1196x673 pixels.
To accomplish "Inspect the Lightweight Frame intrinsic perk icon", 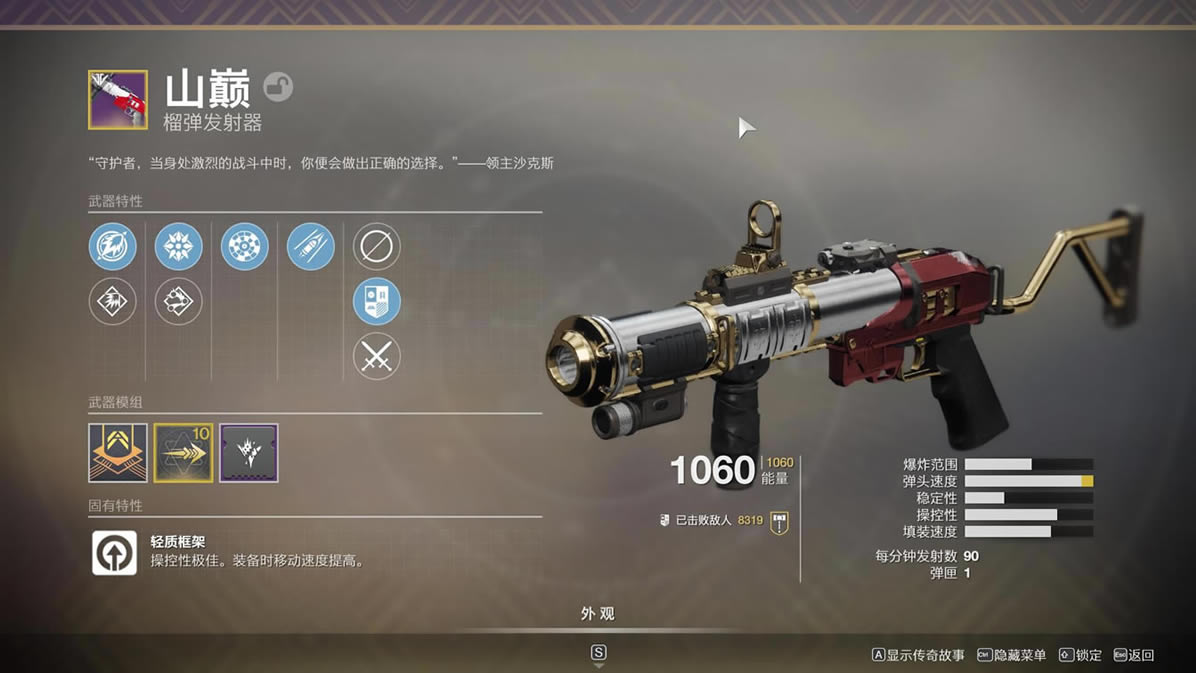I will [x=115, y=552].
